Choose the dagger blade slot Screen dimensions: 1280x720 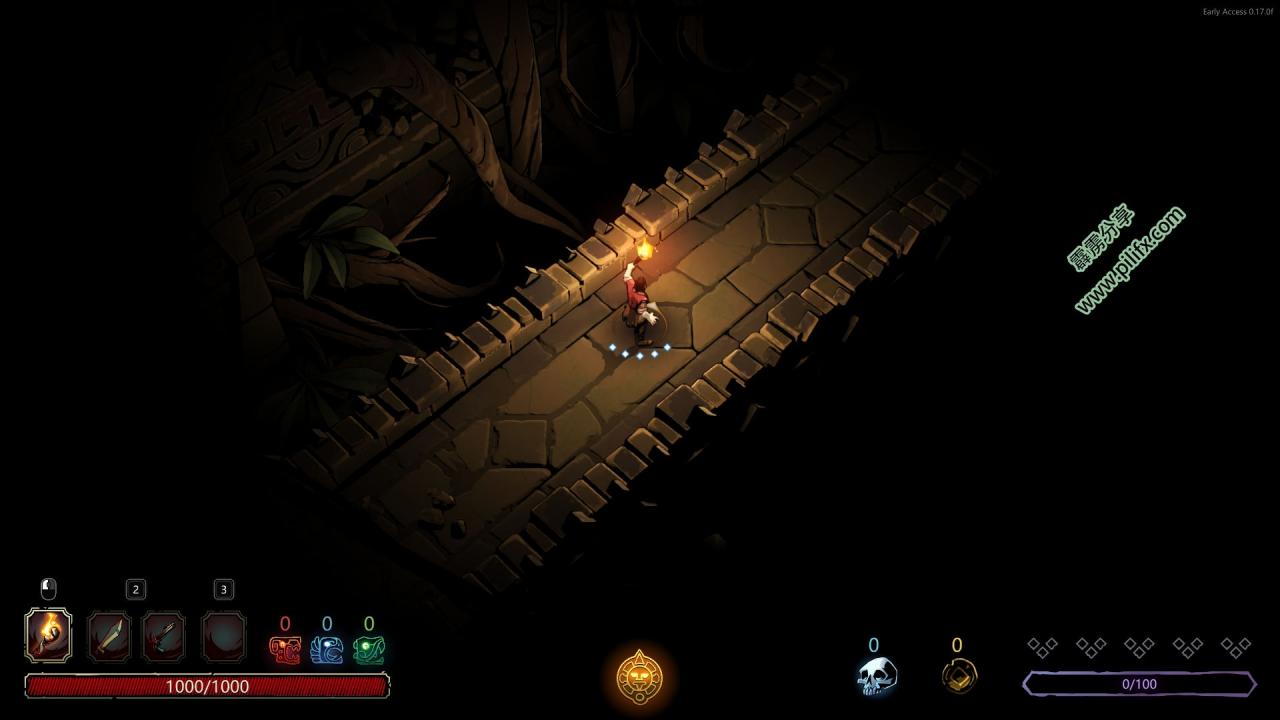[x=109, y=636]
